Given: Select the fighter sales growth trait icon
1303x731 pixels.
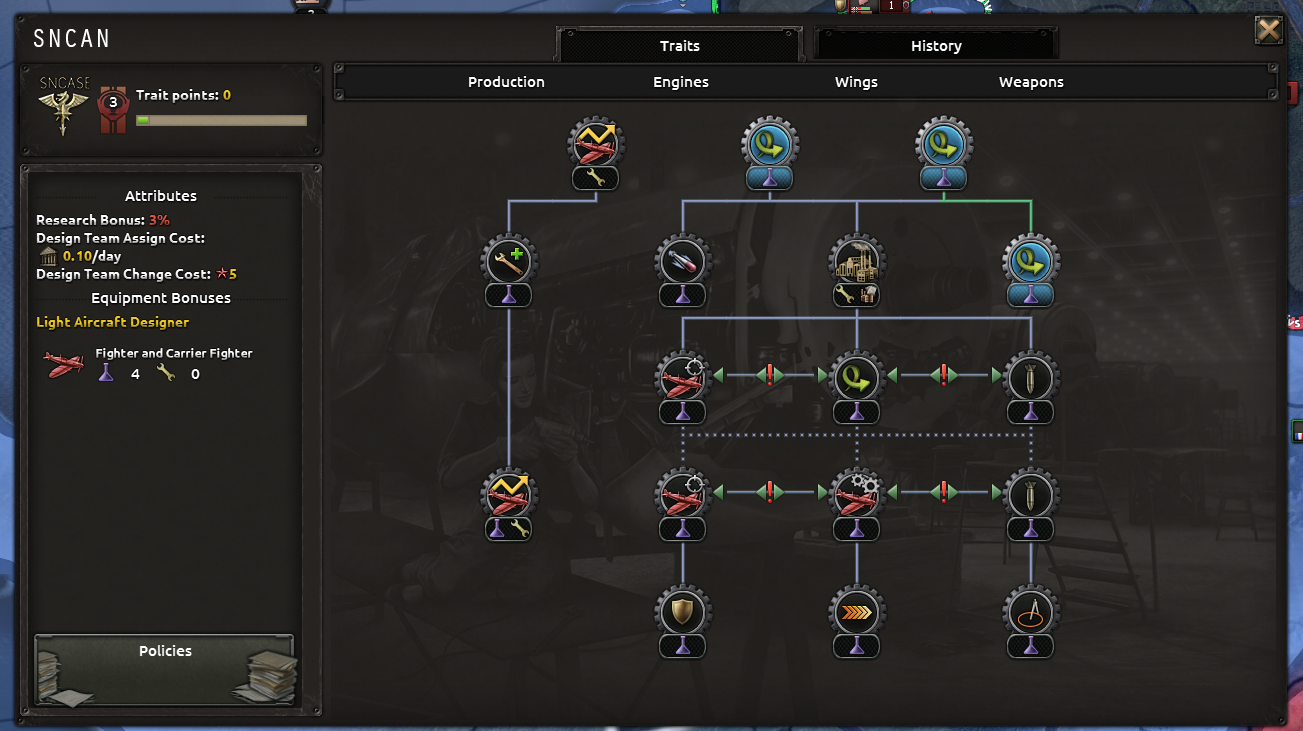Looking at the screenshot, I should point(594,143).
